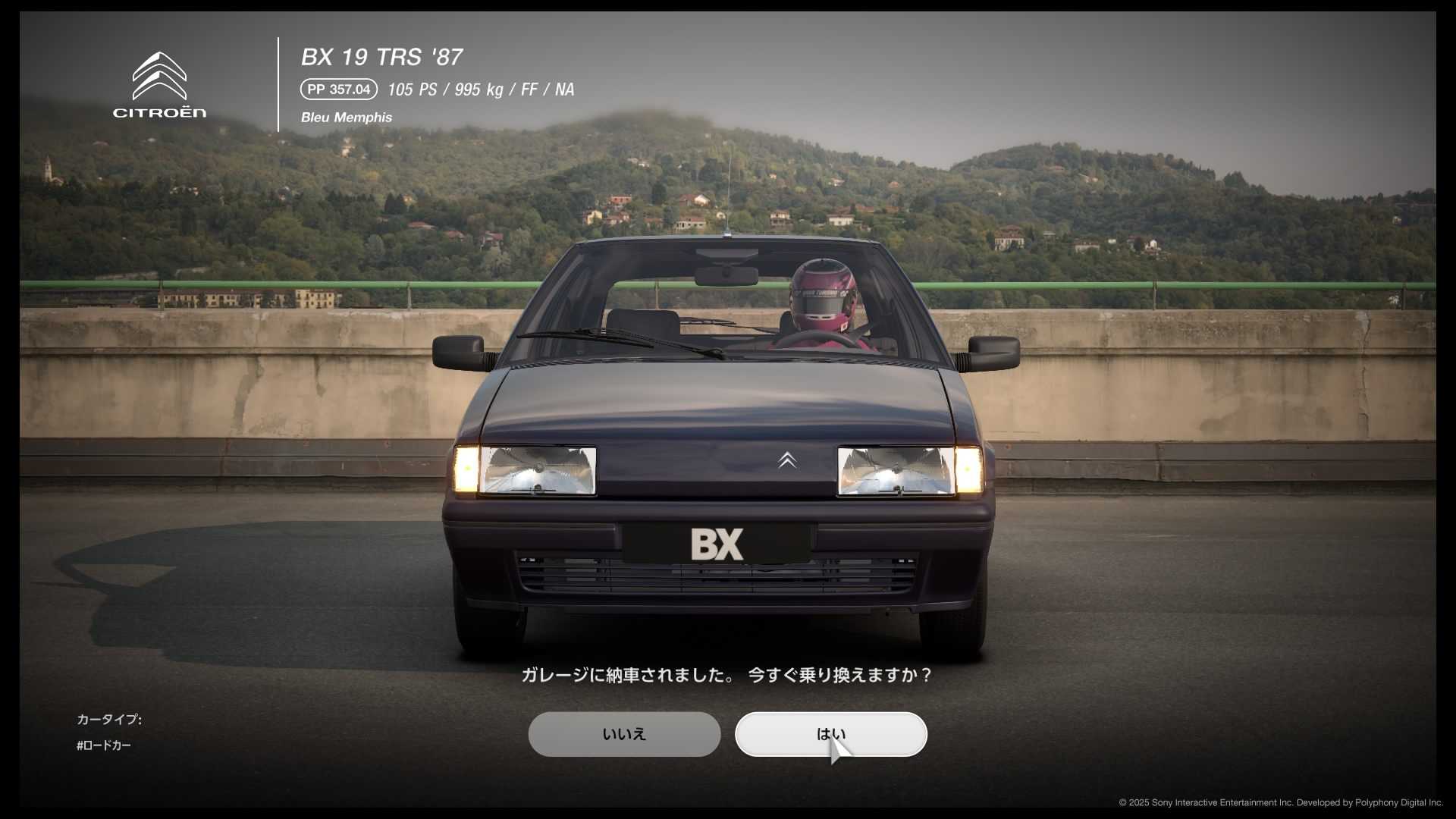Viewport: 1456px width, 819px height.
Task: Click the garage delivery confirmation message
Action: 727,675
